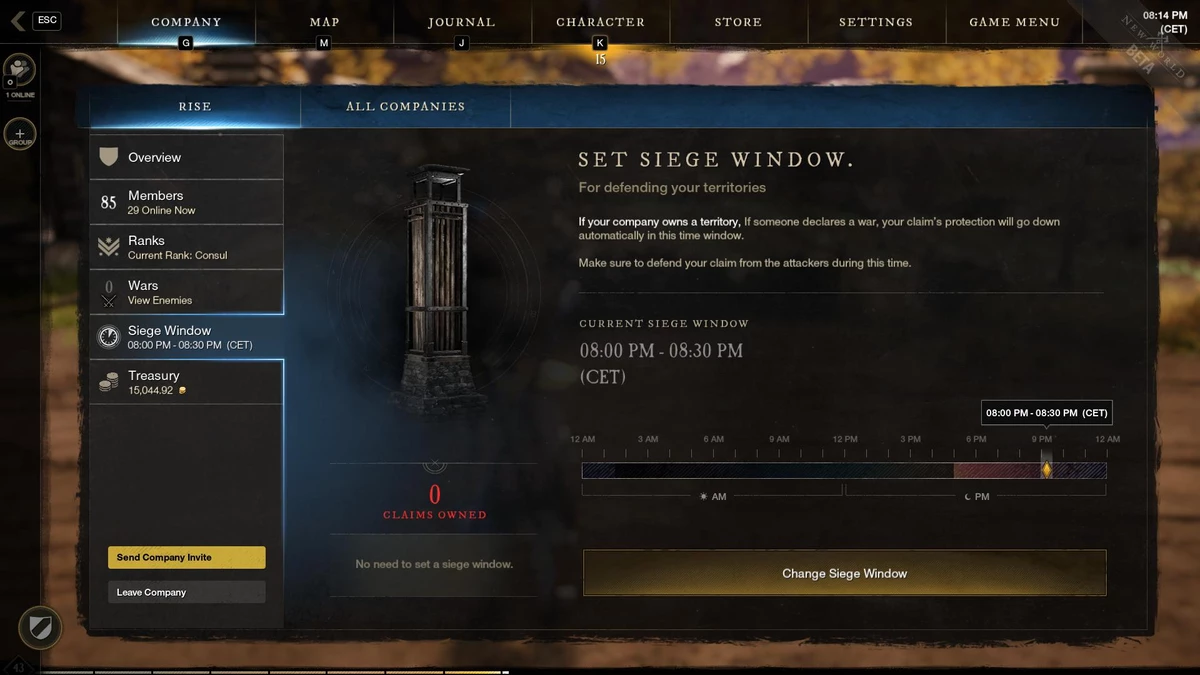Open the Journal tab
1200x675 pixels.
461,22
